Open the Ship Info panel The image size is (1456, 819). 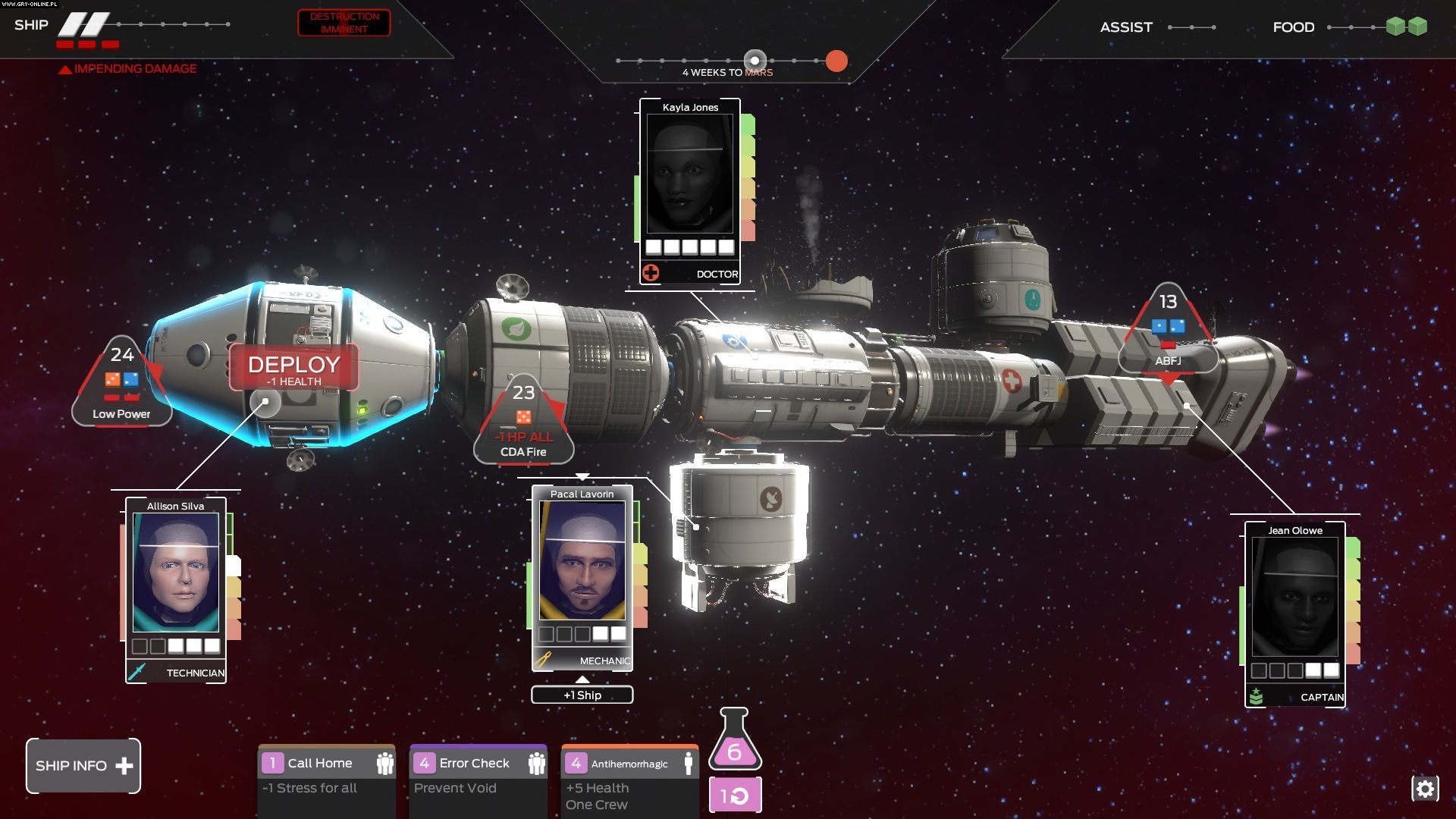pyautogui.click(x=83, y=766)
